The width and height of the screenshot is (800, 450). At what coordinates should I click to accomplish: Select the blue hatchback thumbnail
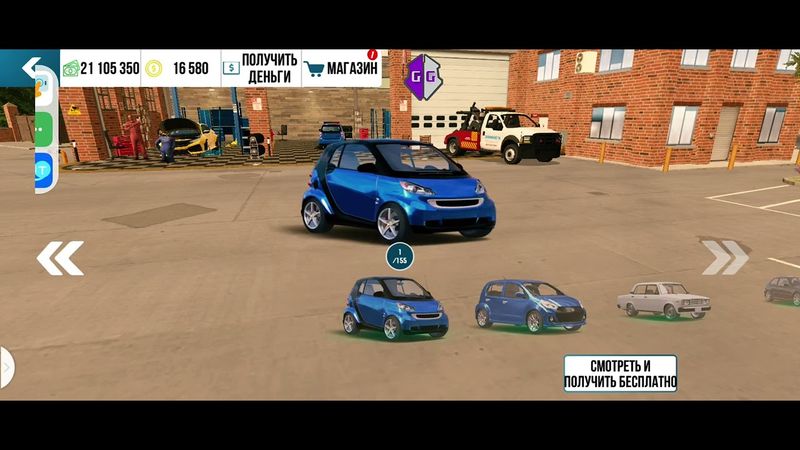tap(529, 304)
